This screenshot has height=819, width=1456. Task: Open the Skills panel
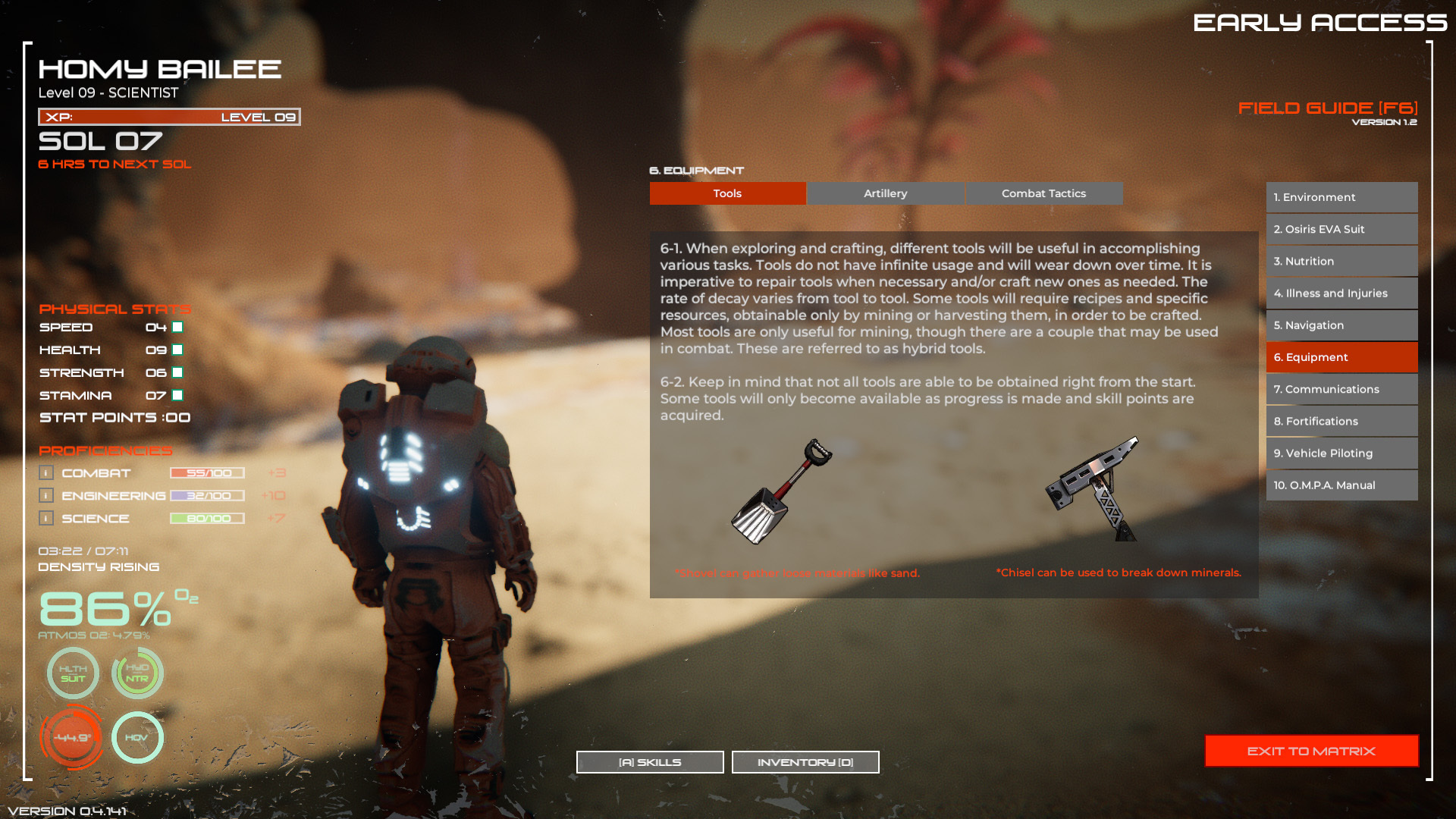(650, 762)
